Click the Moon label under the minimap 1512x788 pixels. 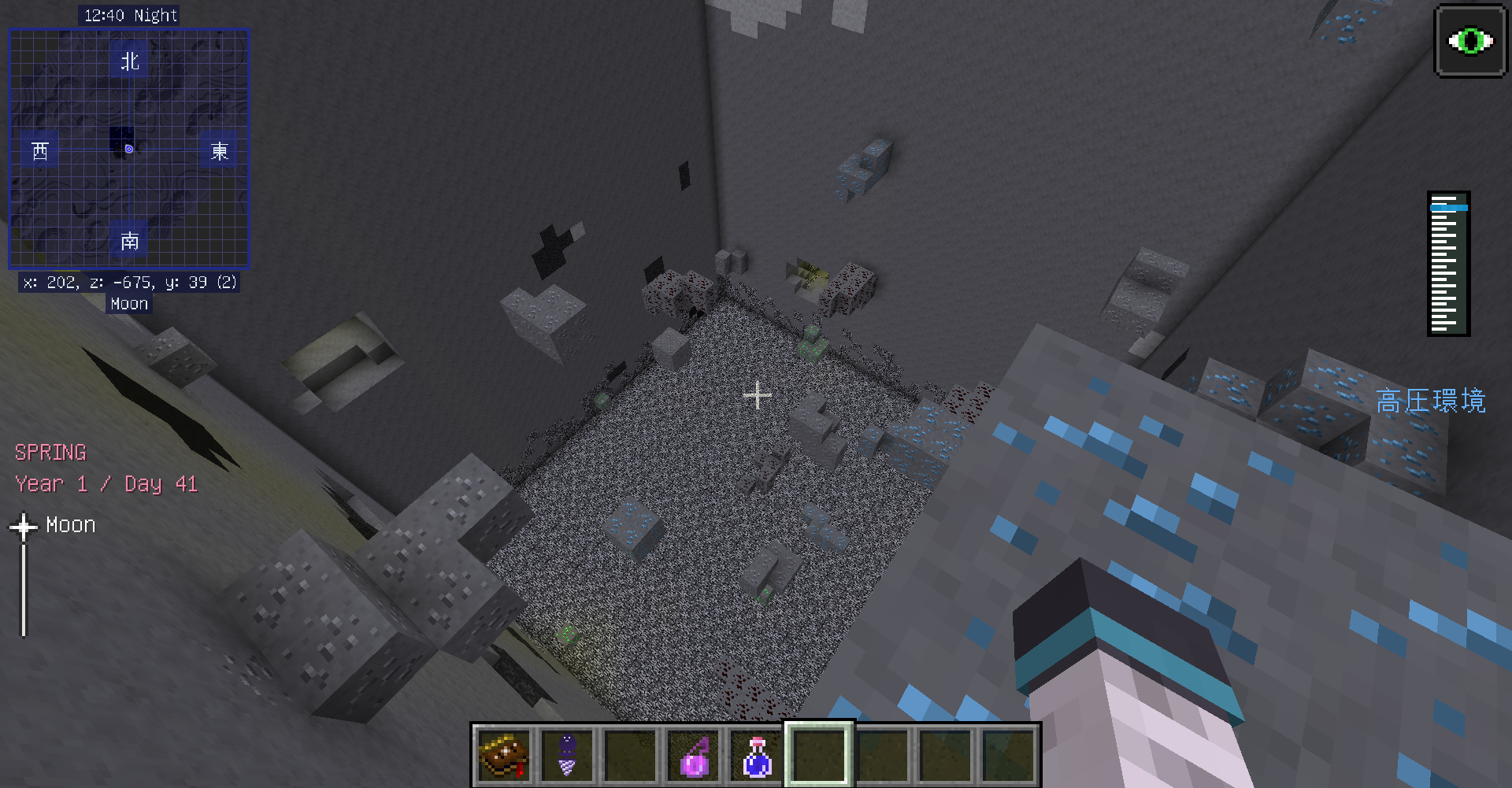tap(128, 303)
